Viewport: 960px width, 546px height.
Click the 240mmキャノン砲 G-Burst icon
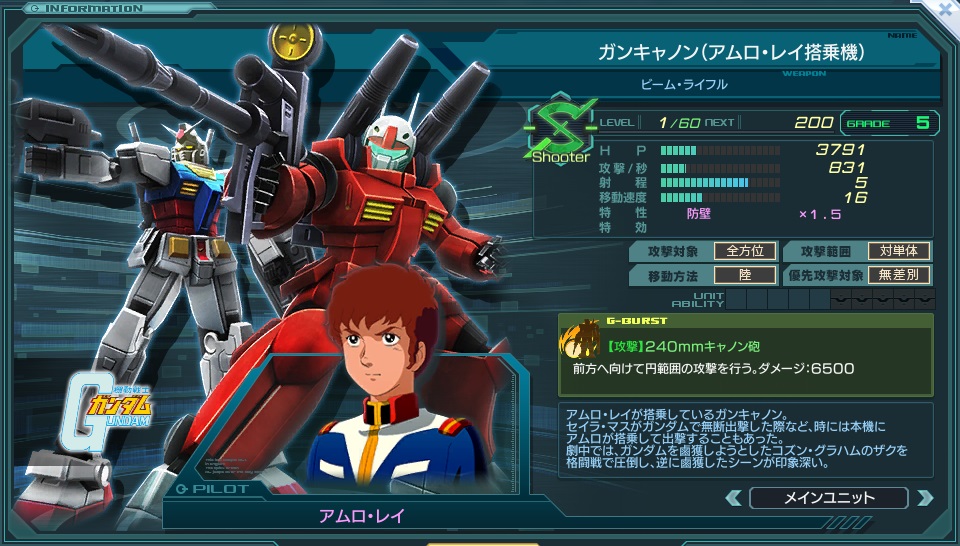click(579, 344)
